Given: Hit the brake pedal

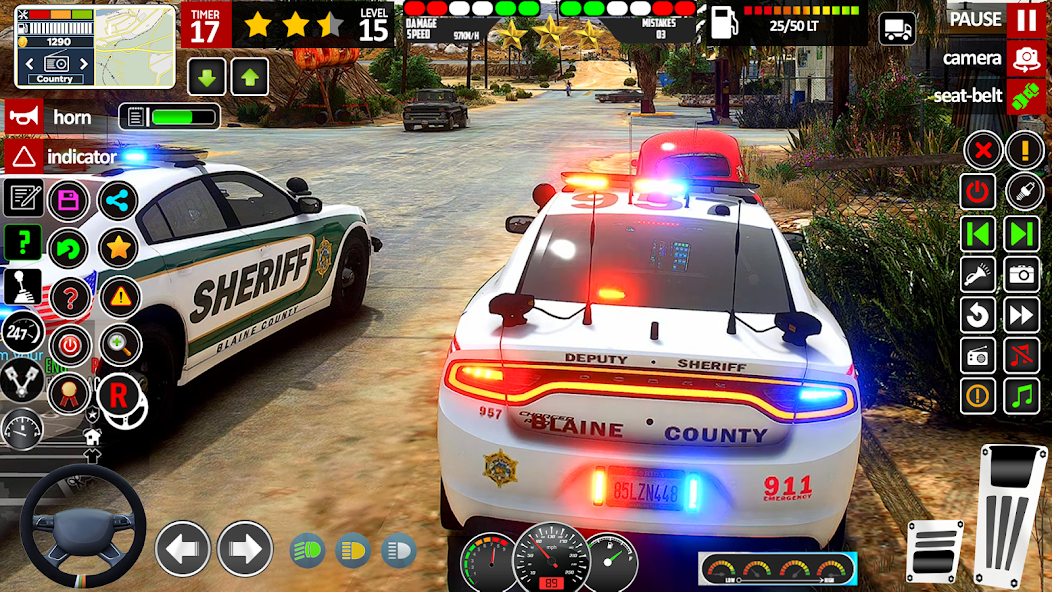Looking at the screenshot, I should 934,551.
